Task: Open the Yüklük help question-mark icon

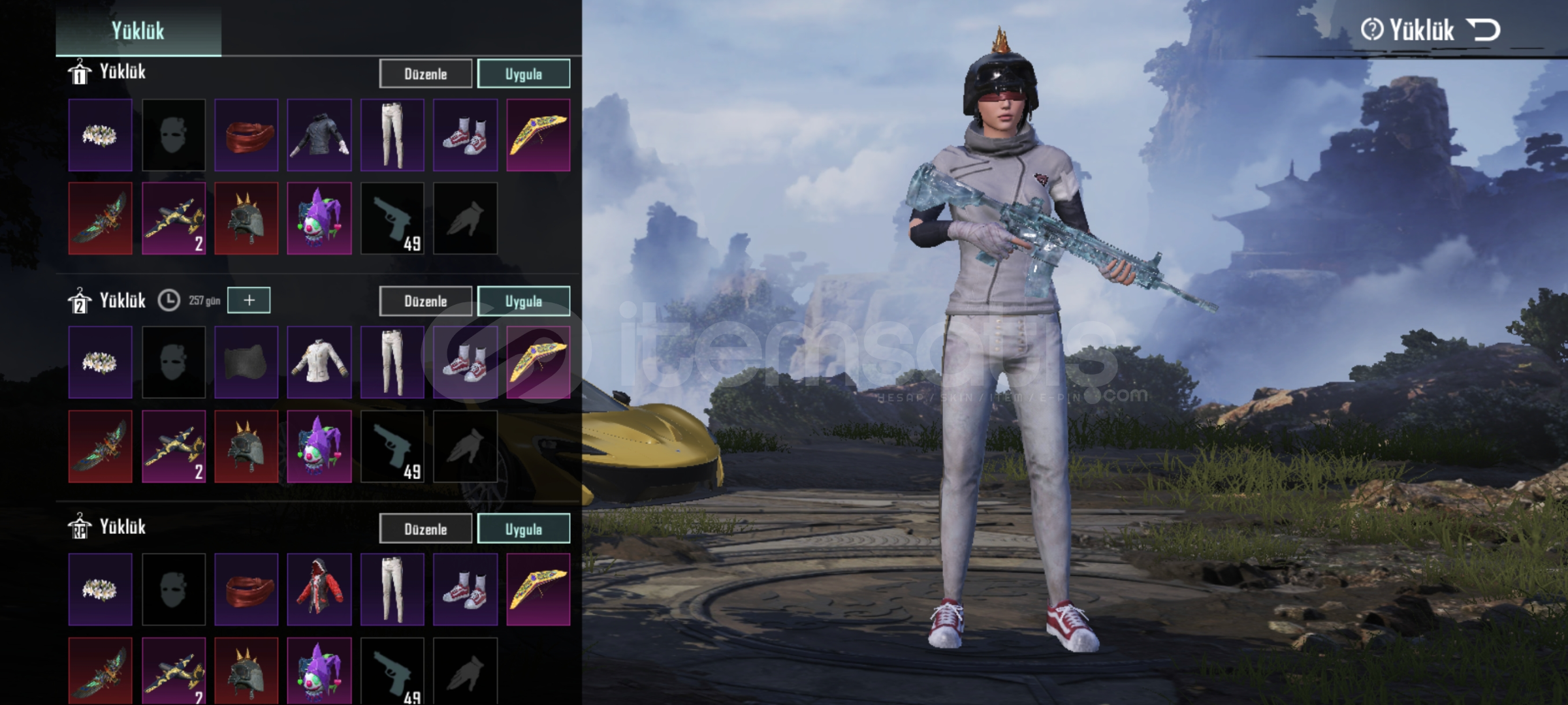Action: point(1371,29)
